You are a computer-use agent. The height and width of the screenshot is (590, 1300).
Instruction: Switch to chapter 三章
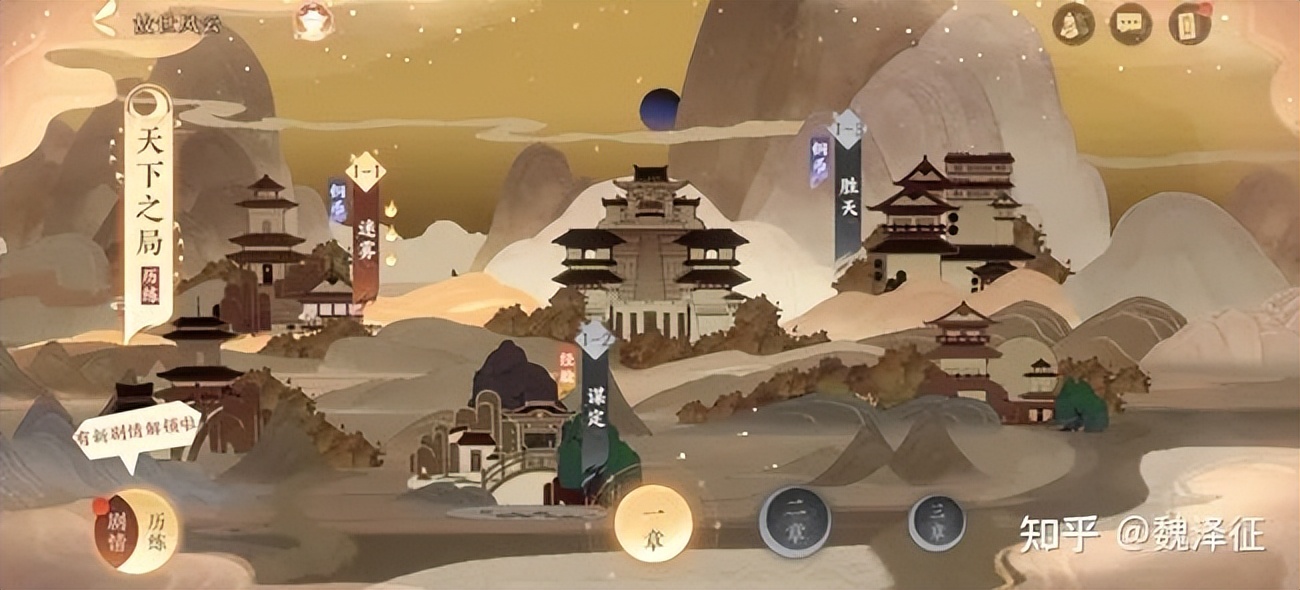click(x=936, y=523)
